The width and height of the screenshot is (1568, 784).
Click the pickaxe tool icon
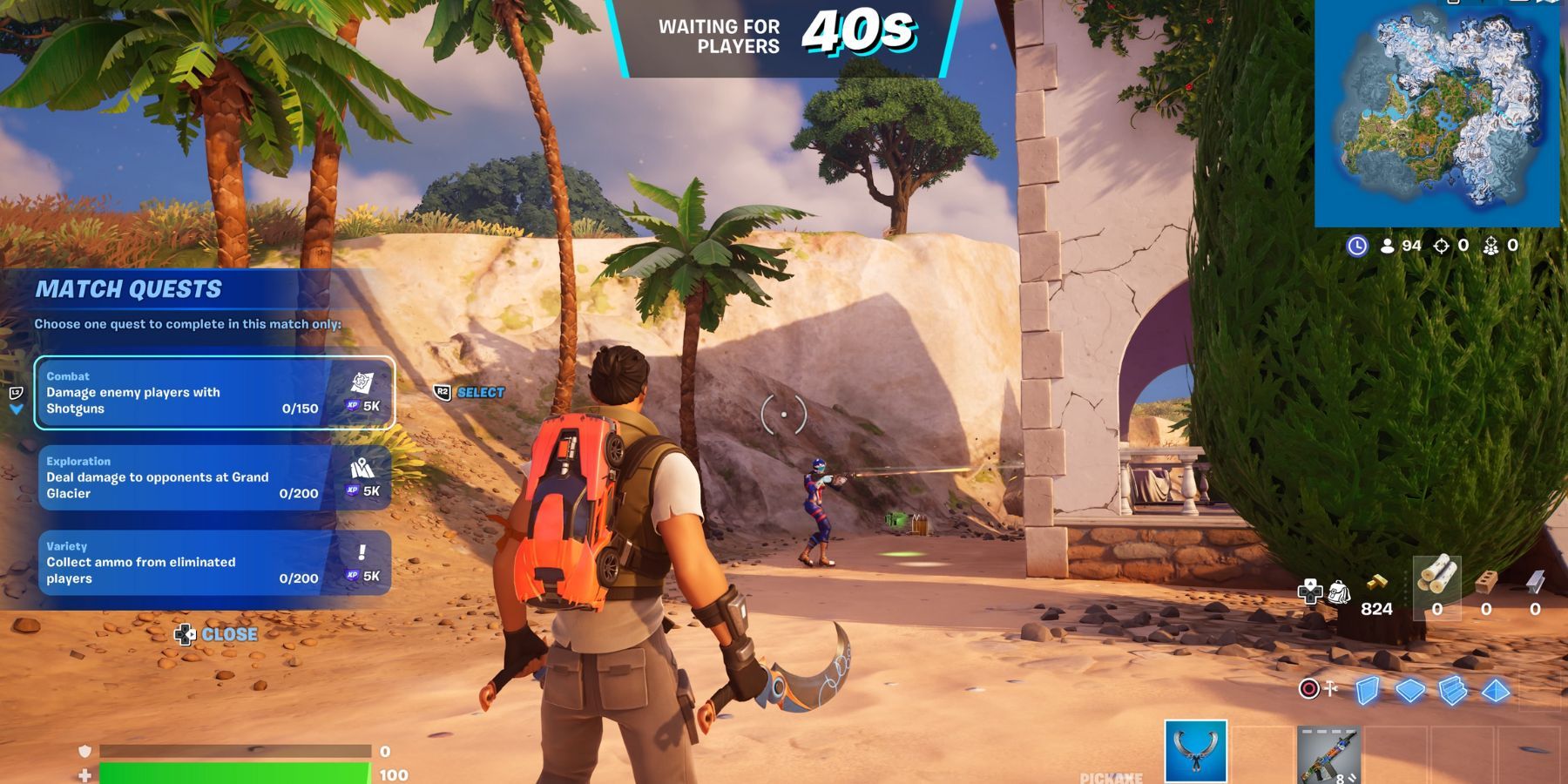point(1330,688)
